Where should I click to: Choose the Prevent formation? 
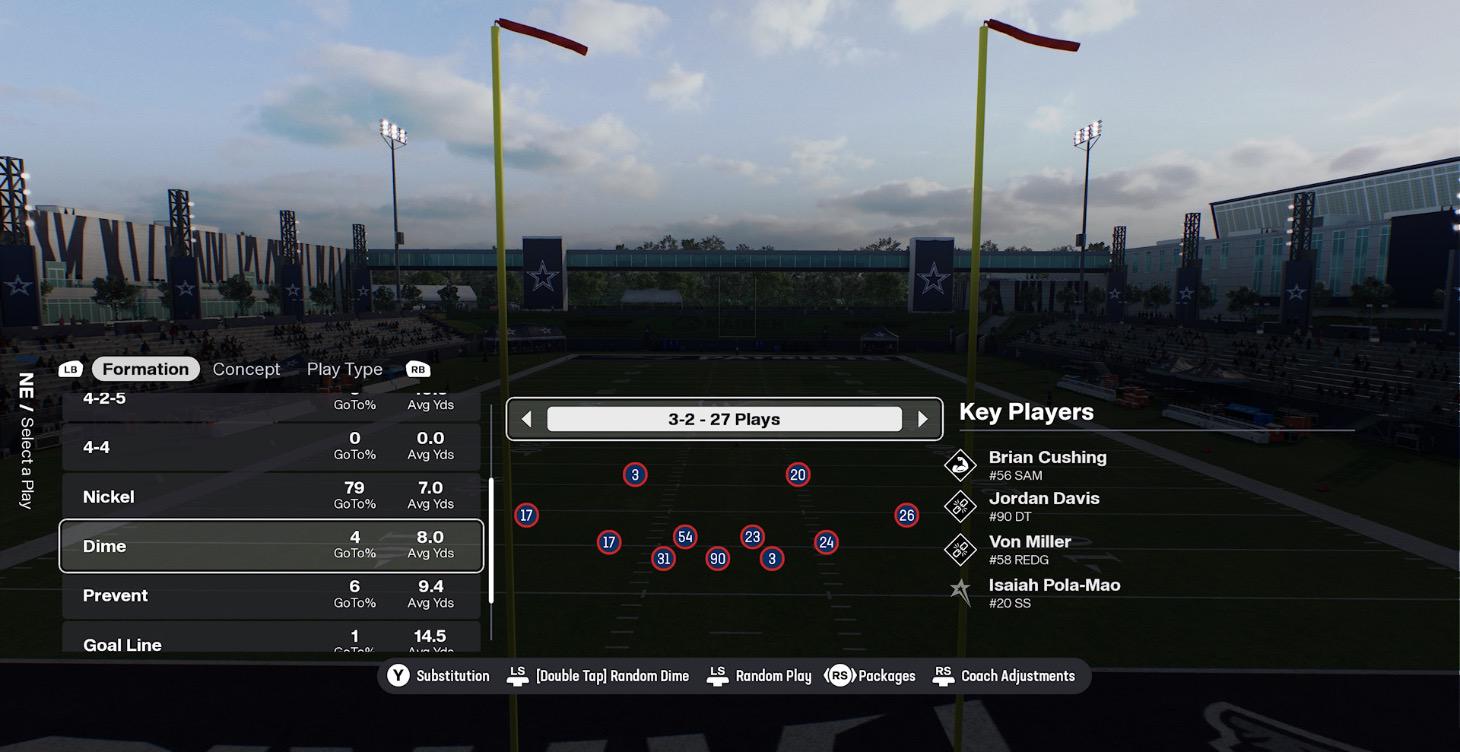click(x=270, y=595)
